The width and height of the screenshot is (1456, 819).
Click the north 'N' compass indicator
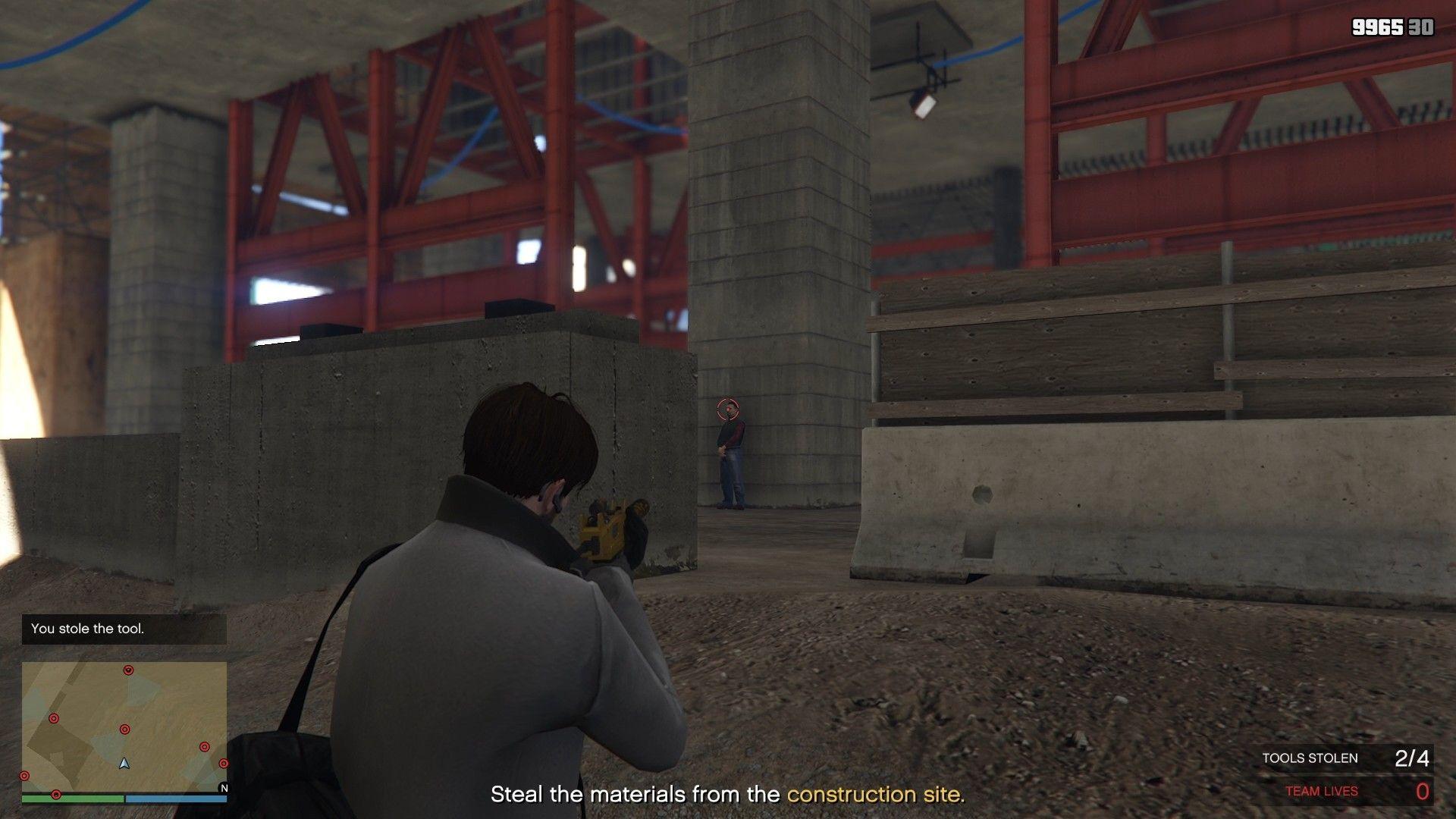pyautogui.click(x=224, y=788)
